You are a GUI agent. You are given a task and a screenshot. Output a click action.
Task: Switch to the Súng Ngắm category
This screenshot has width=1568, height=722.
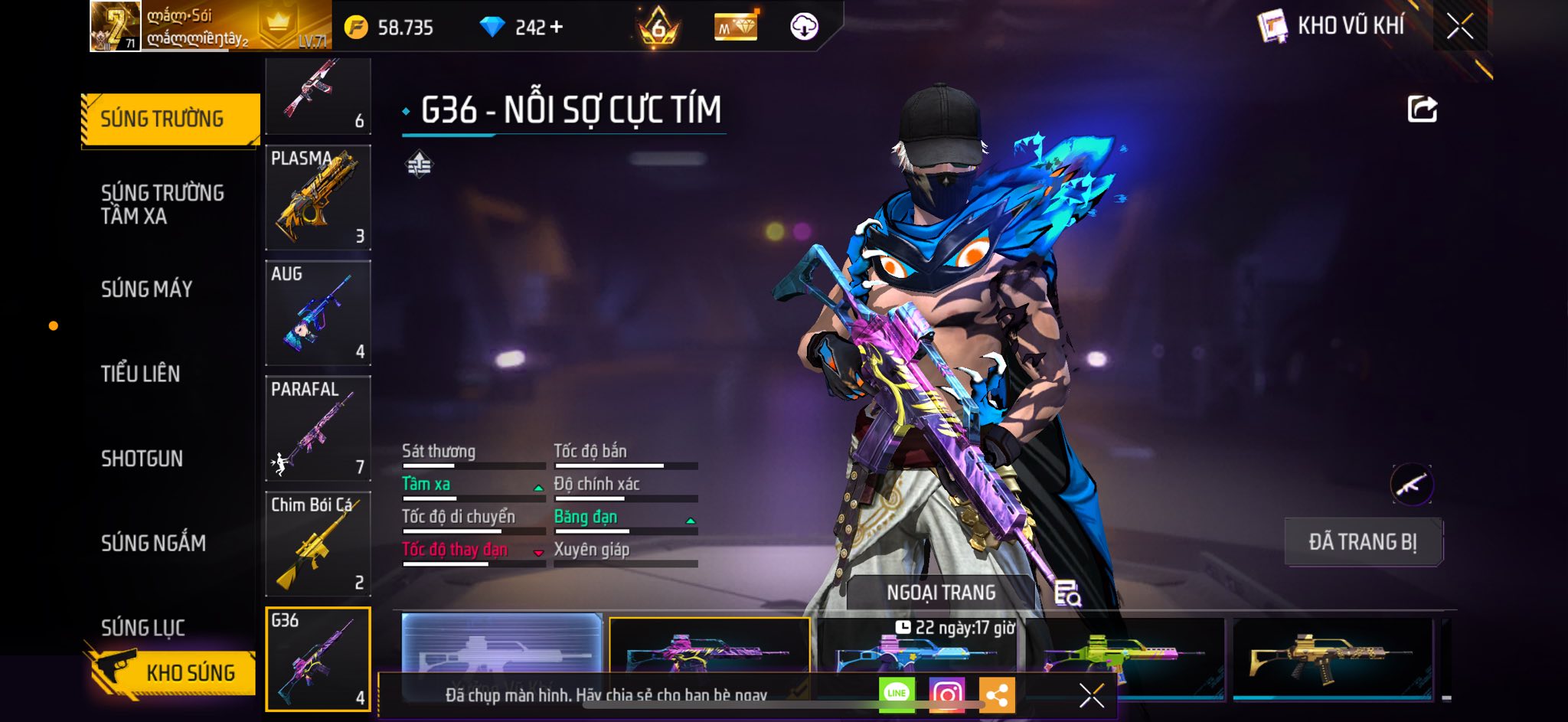[x=154, y=543]
